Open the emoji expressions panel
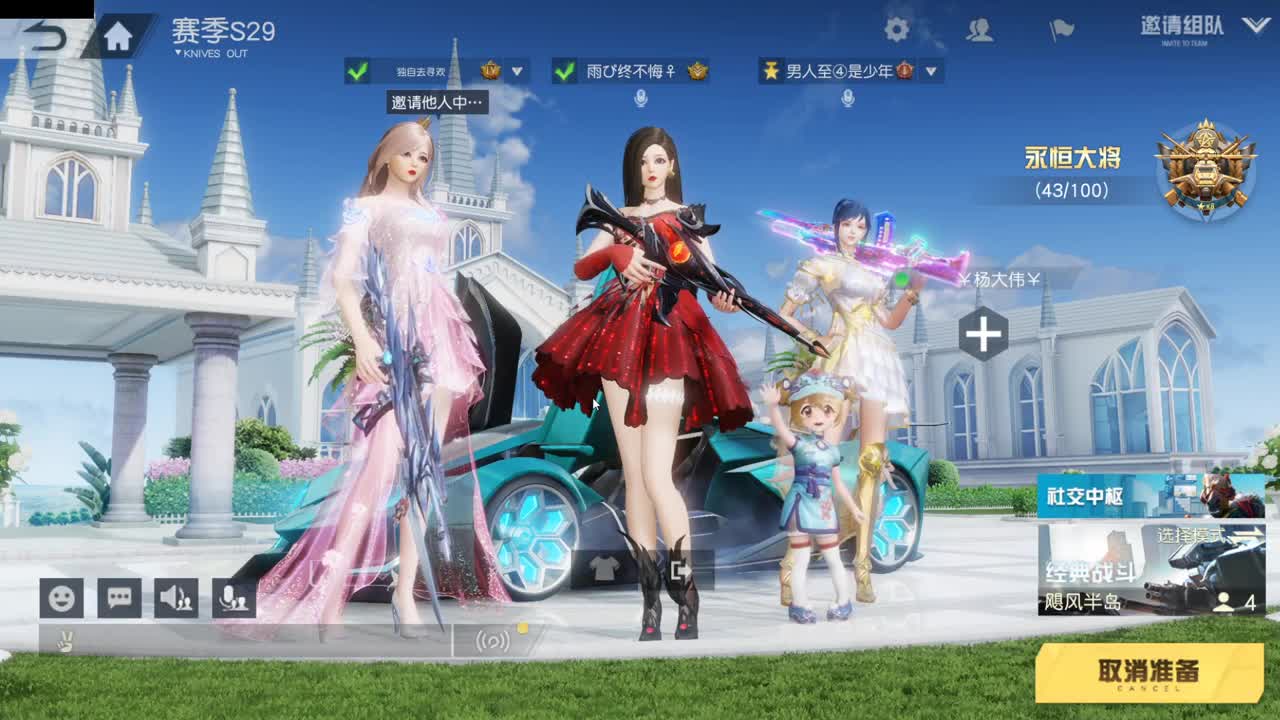The width and height of the screenshot is (1280, 720). tap(62, 598)
